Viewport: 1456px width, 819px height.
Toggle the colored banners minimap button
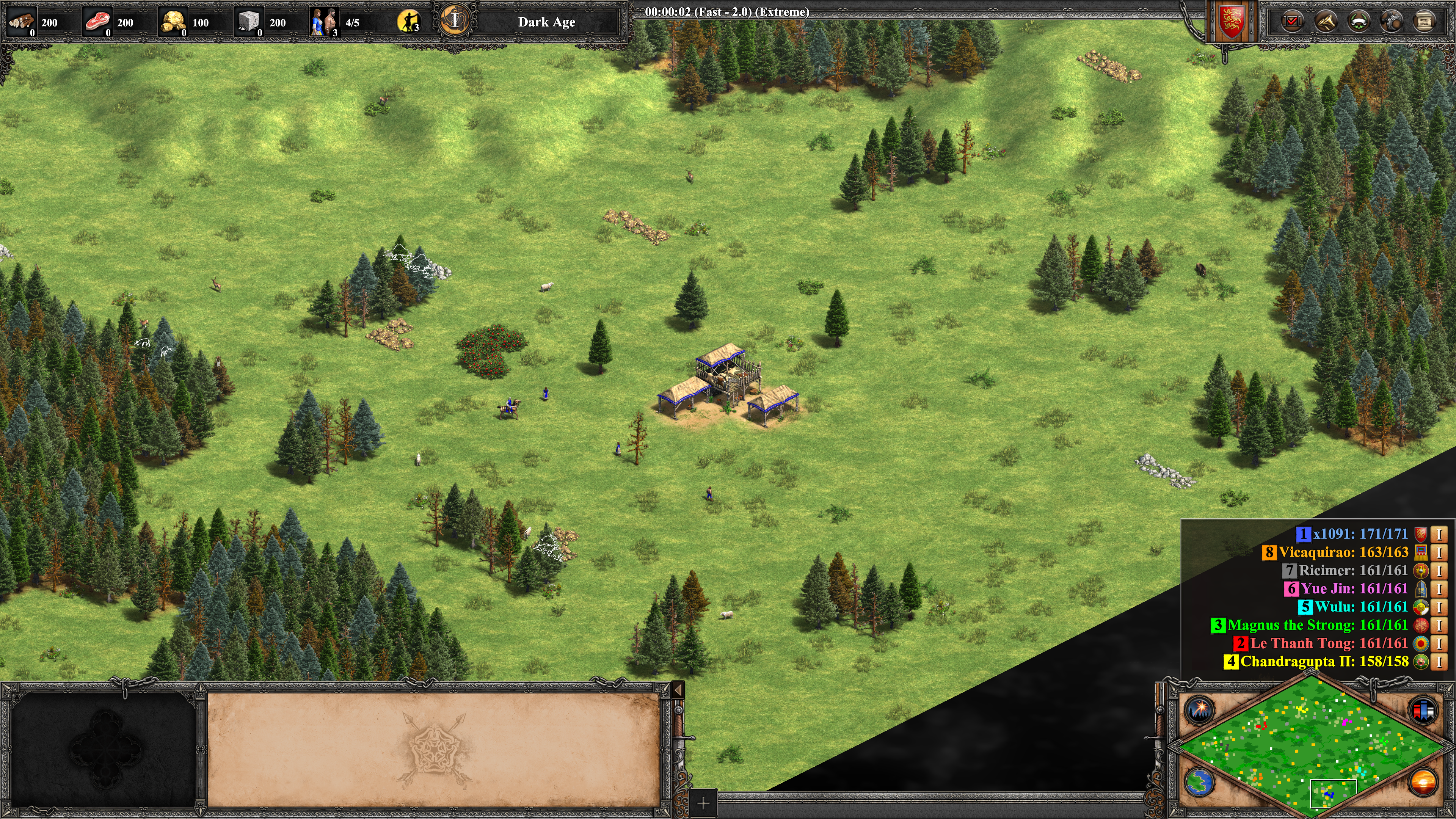pos(1423,710)
